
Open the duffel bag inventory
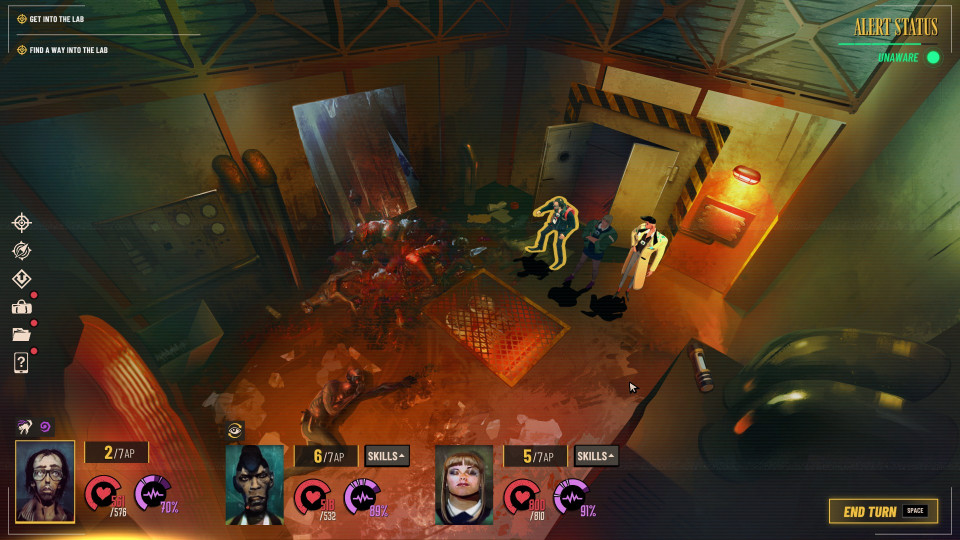(x=21, y=307)
